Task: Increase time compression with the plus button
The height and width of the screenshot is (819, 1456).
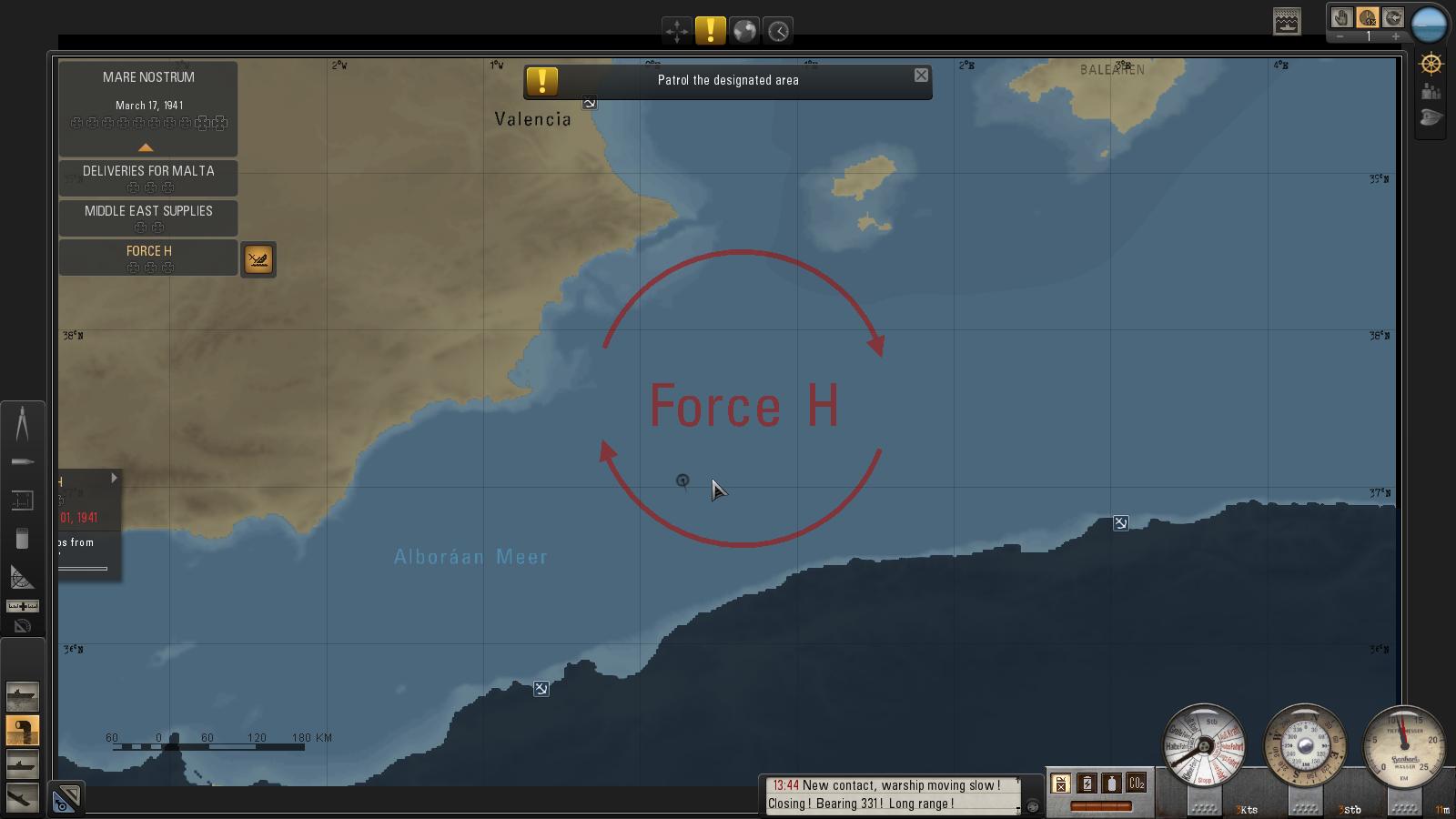Action: tap(1395, 36)
